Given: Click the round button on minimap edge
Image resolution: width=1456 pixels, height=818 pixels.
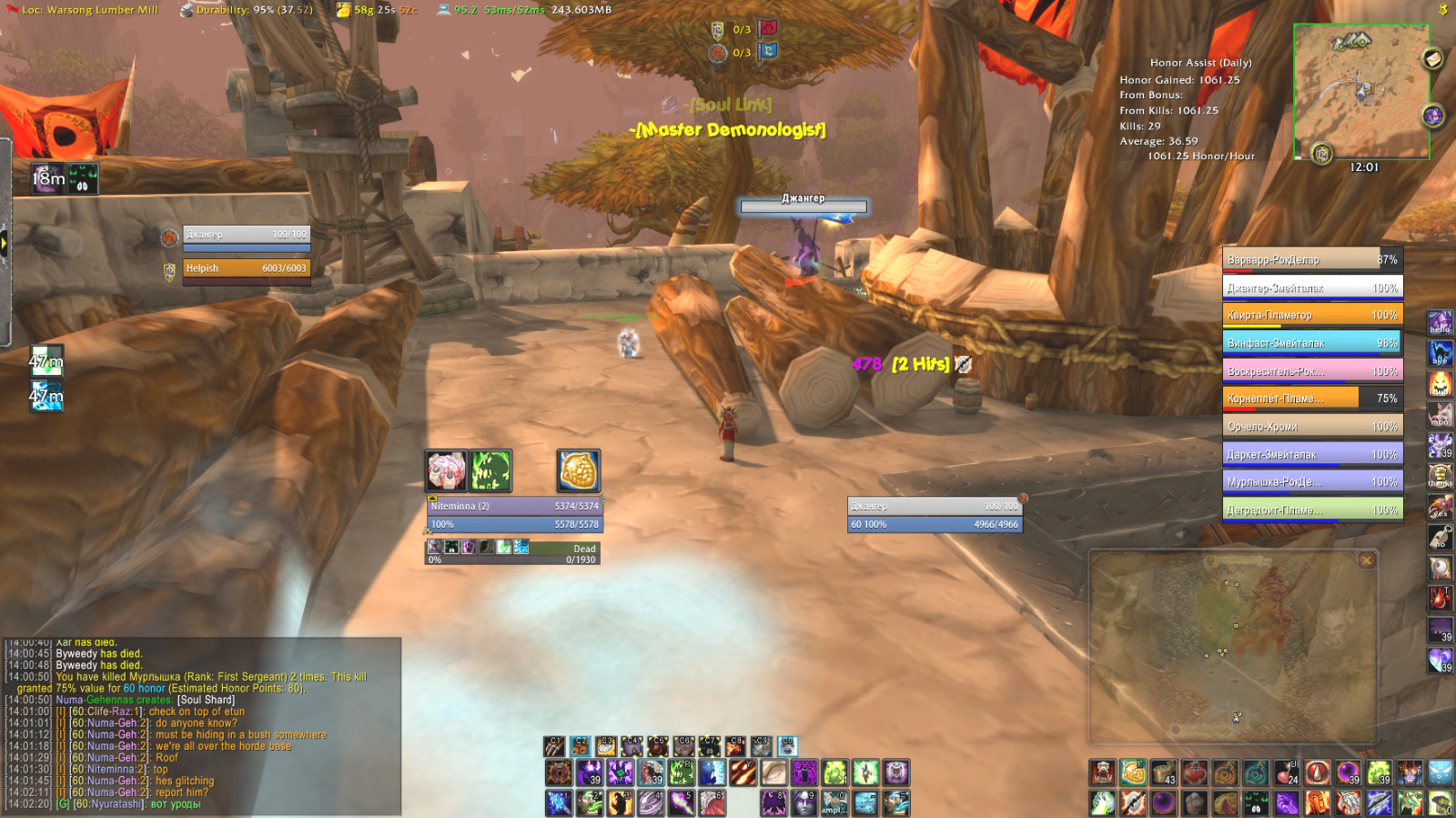Looking at the screenshot, I should (1431, 60).
